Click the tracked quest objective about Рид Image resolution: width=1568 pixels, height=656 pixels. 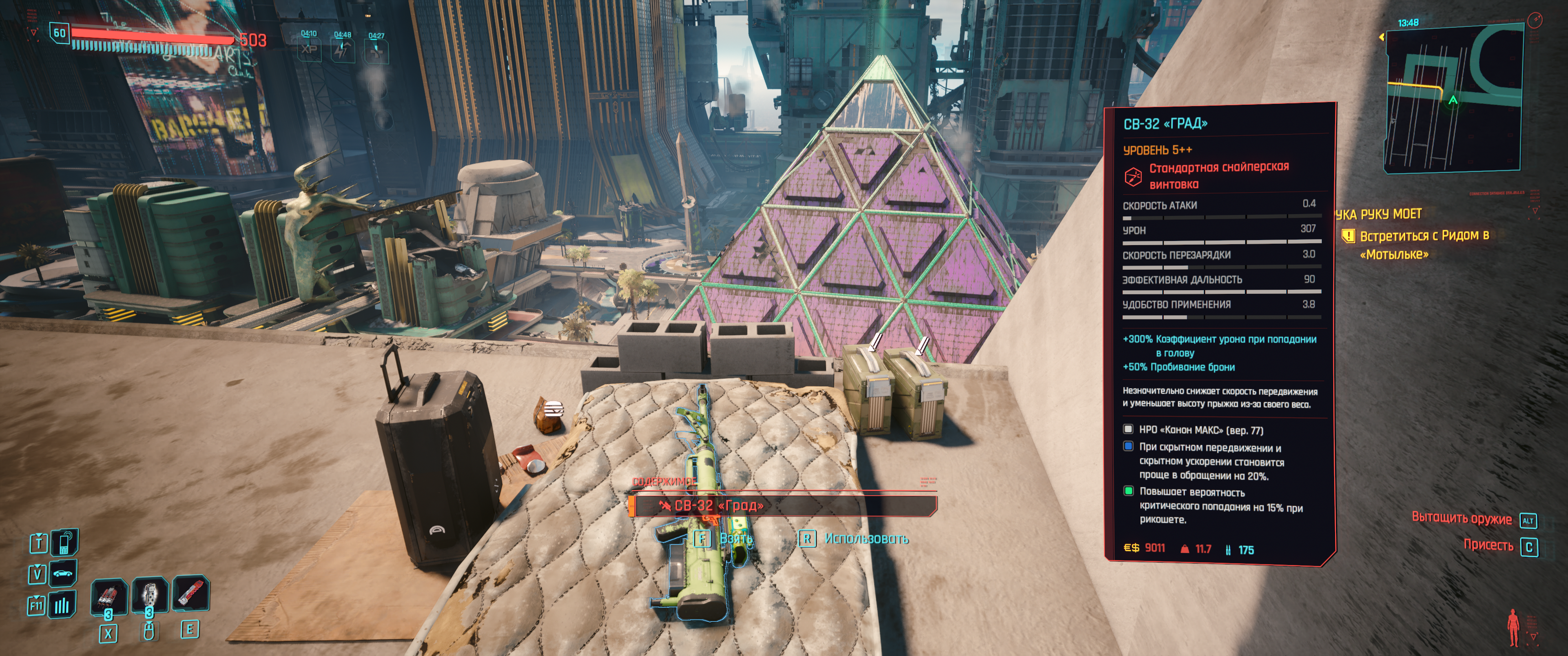click(x=1423, y=244)
